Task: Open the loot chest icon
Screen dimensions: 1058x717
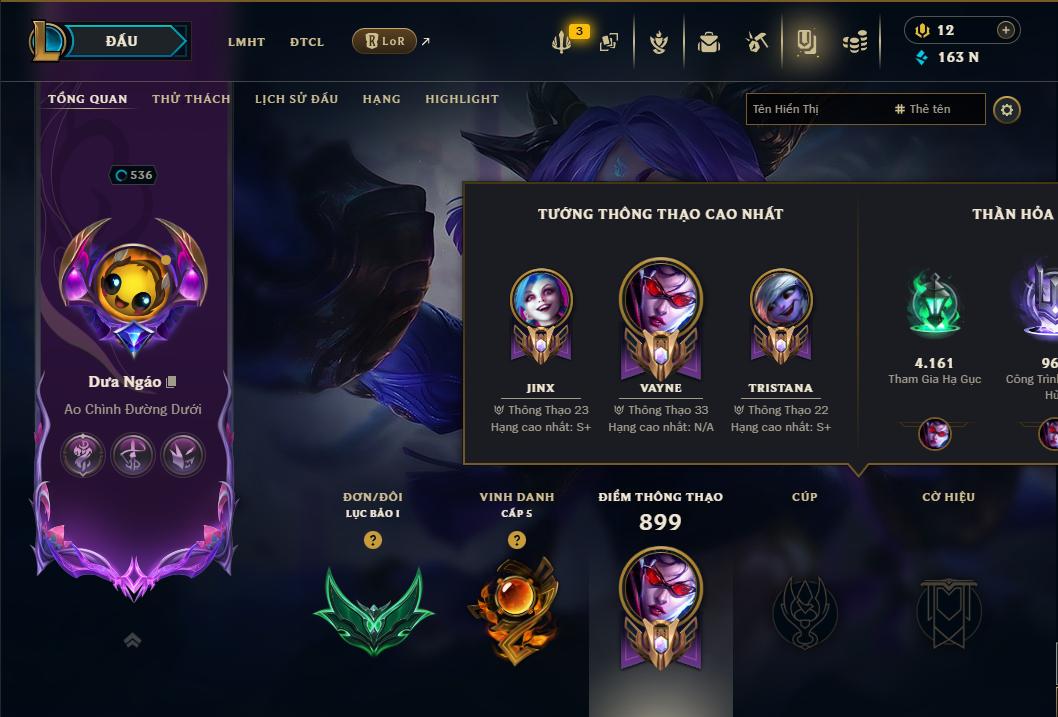Action: (709, 42)
